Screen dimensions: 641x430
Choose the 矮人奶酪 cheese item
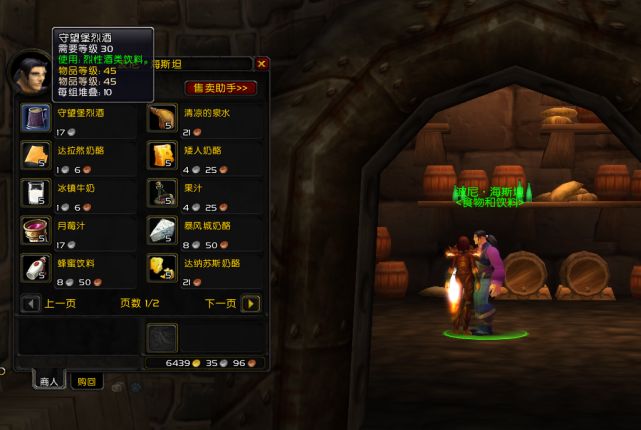click(x=161, y=155)
